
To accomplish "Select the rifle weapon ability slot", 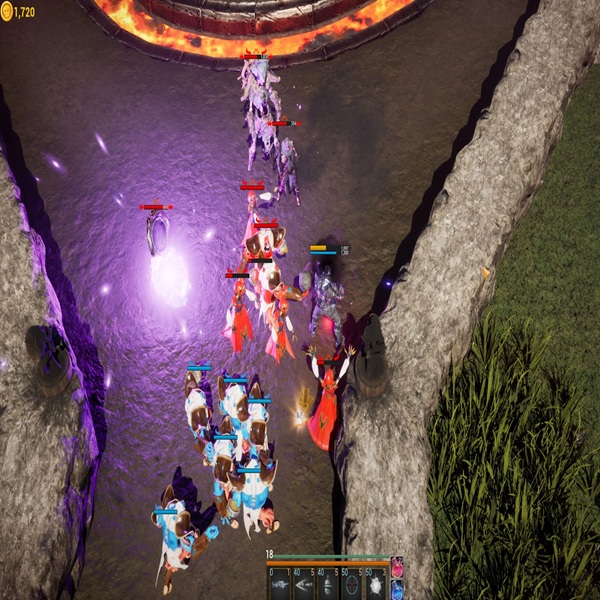I will click(x=279, y=585).
